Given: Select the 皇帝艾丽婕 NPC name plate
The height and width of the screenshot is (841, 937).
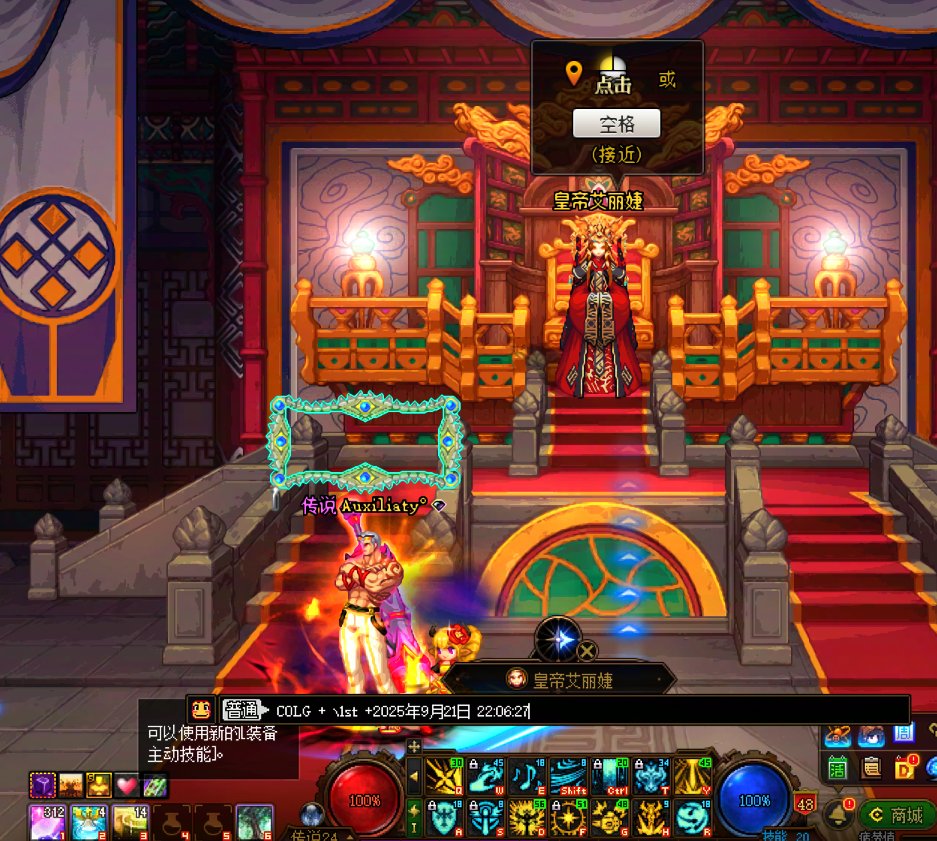Looking at the screenshot, I should 559,680.
